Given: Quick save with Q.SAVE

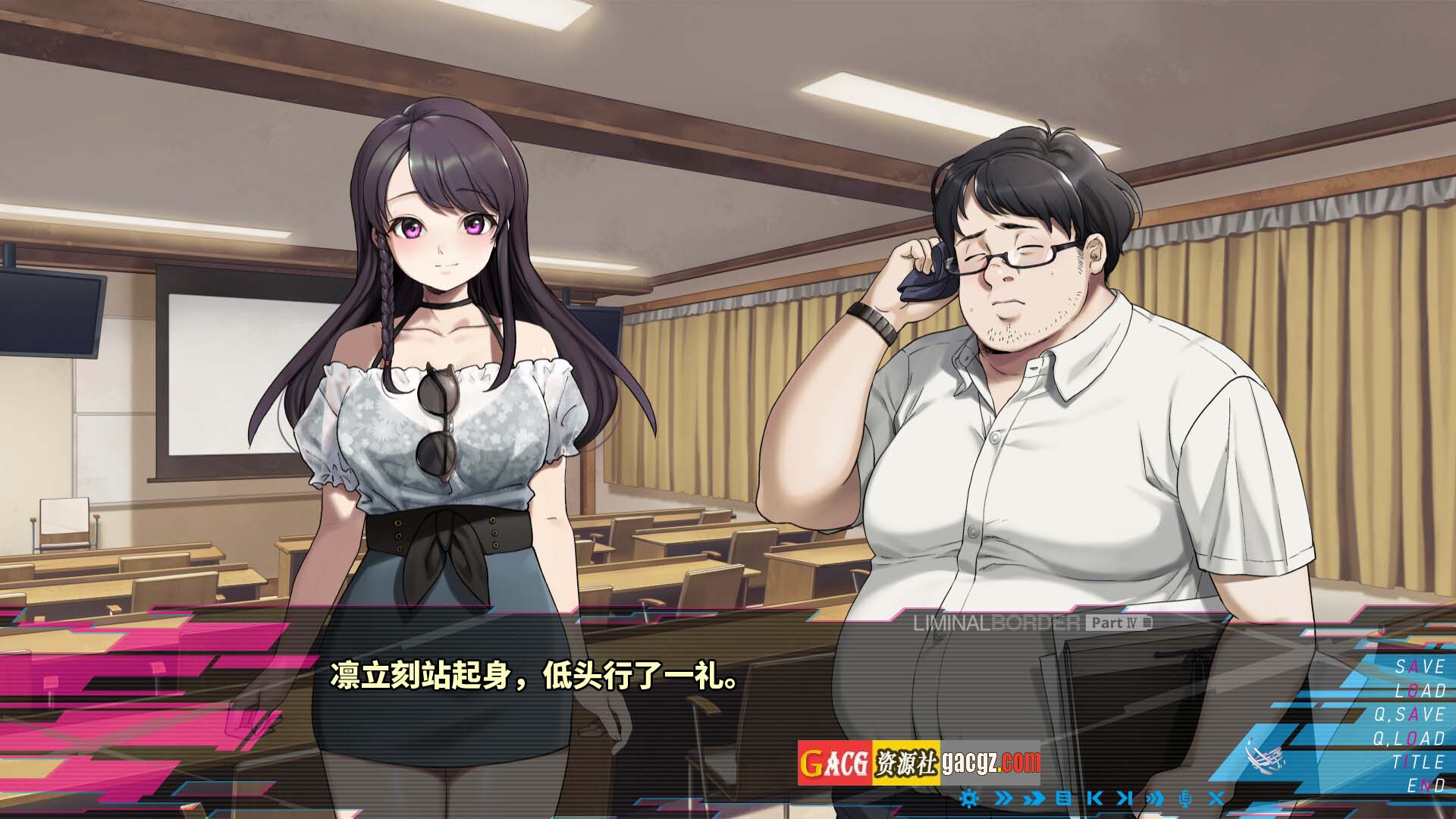Looking at the screenshot, I should (x=1409, y=714).
